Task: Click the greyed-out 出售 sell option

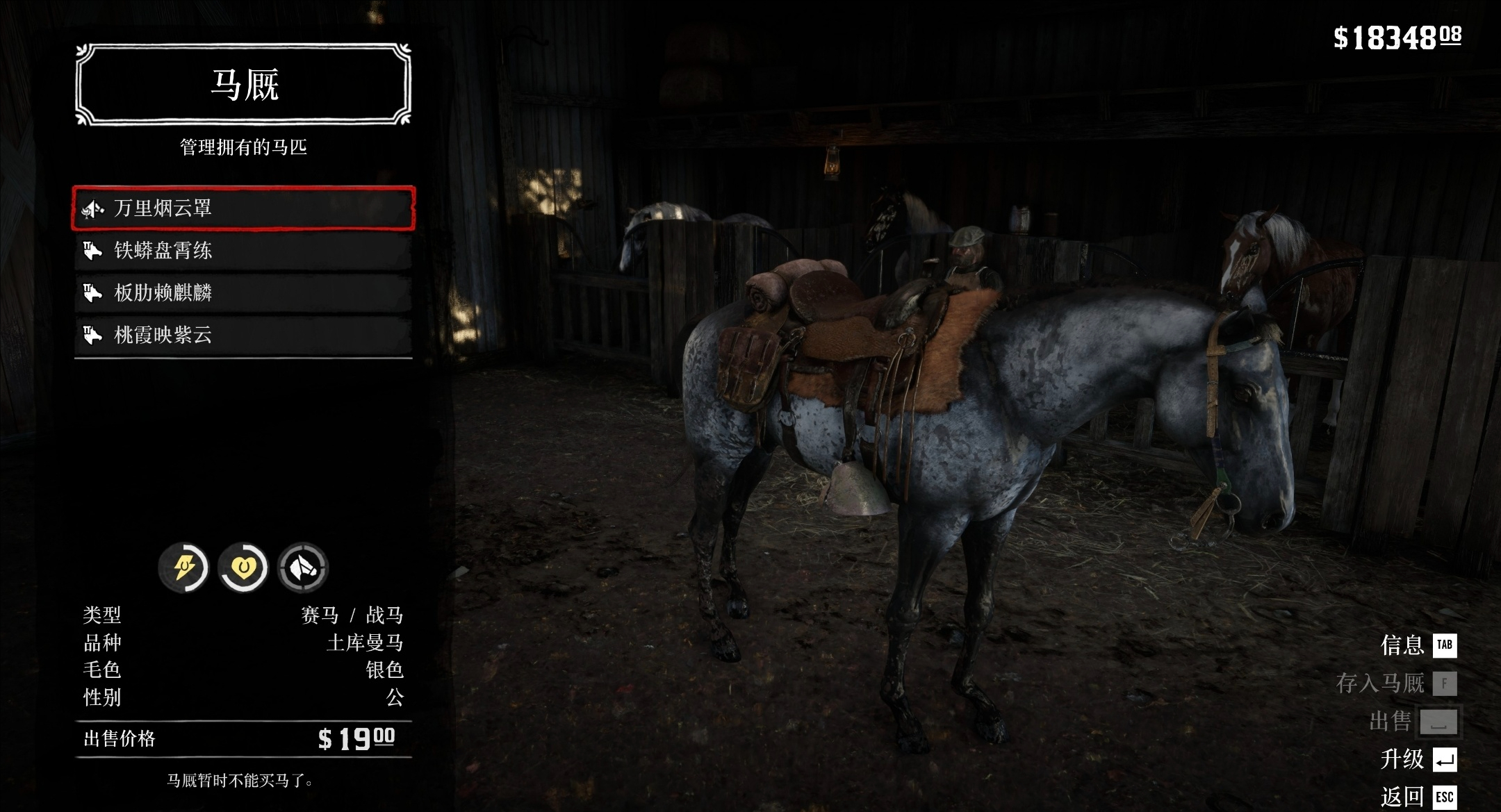Action: click(1413, 722)
